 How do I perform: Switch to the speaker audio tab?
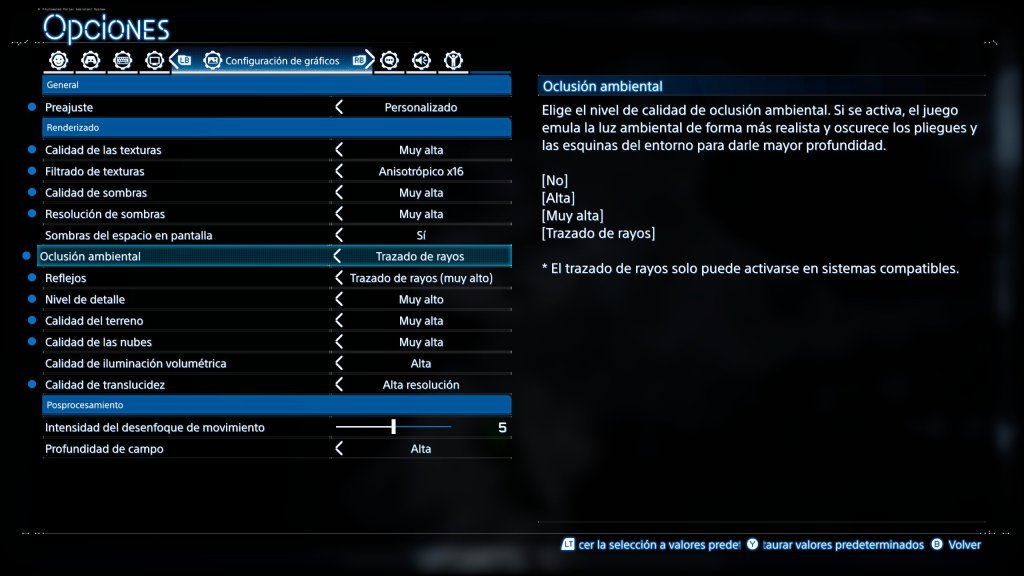(x=421, y=60)
